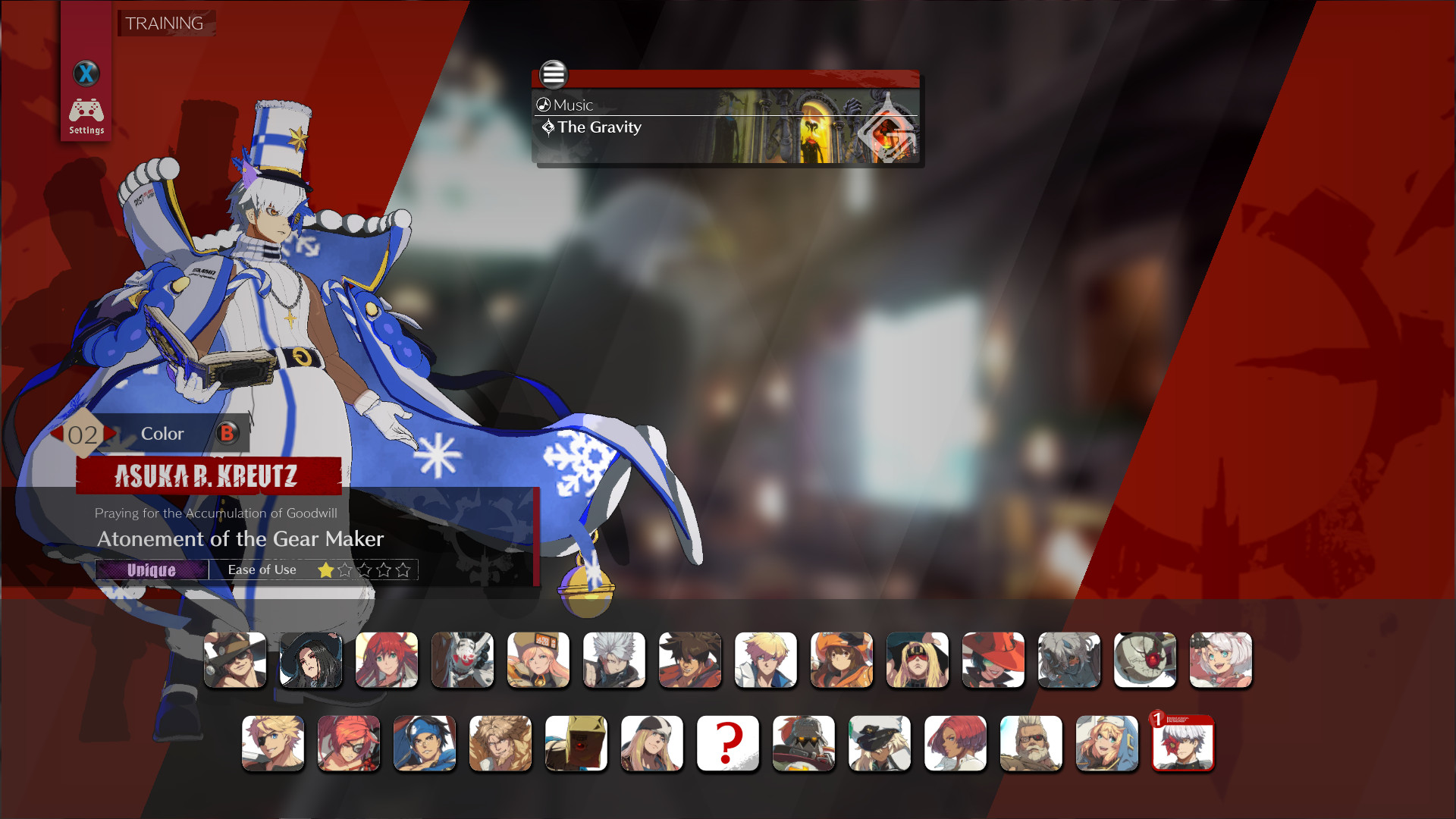The height and width of the screenshot is (819, 1456).
Task: Choose Faust's paper-bag portrait
Action: (576, 743)
